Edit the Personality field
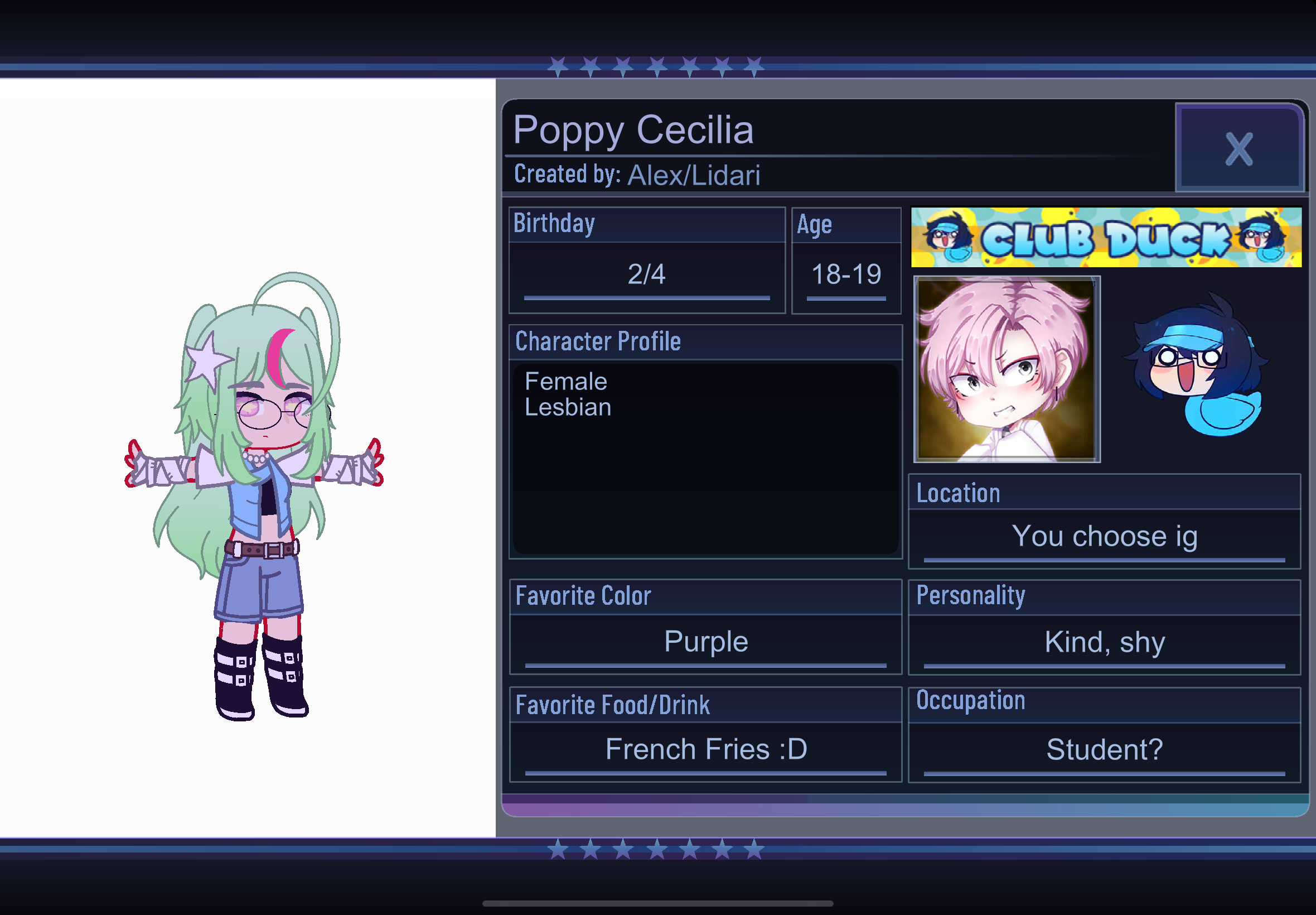1316x915 pixels. pos(1104,642)
